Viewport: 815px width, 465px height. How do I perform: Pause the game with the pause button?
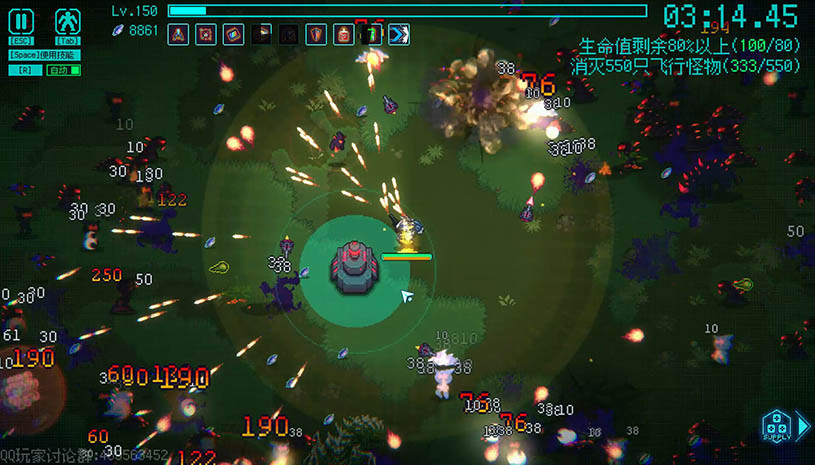coord(22,20)
